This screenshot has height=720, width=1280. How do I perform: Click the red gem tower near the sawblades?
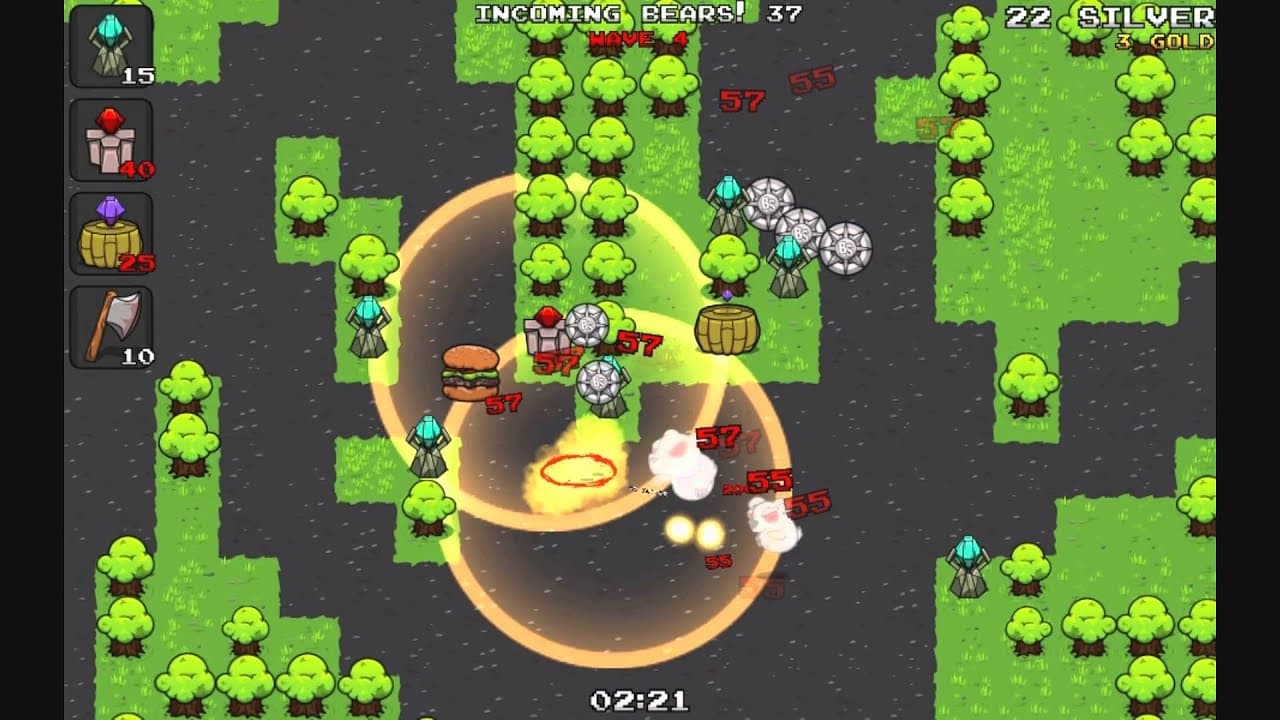point(545,330)
